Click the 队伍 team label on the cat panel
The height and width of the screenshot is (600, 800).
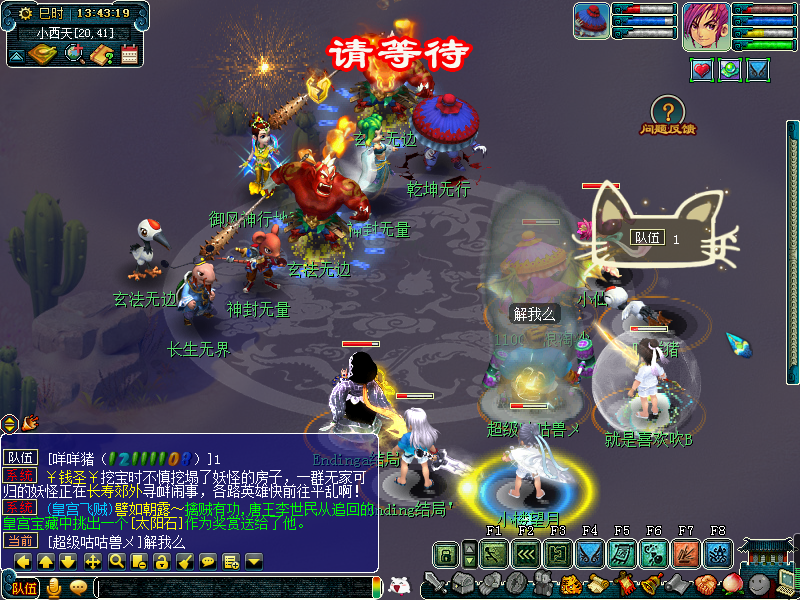tap(647, 238)
